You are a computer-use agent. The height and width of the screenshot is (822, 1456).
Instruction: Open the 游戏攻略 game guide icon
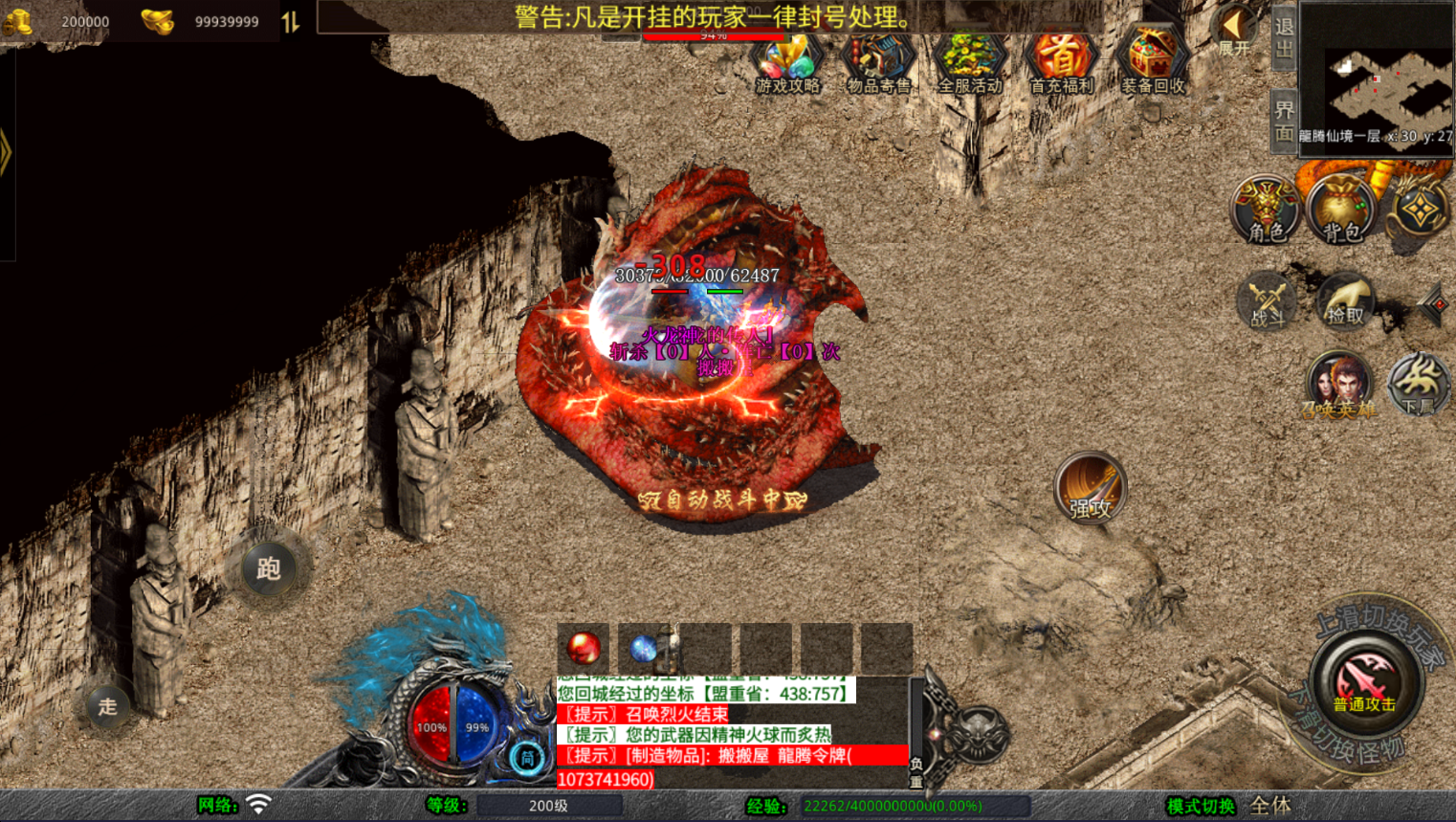[x=787, y=64]
